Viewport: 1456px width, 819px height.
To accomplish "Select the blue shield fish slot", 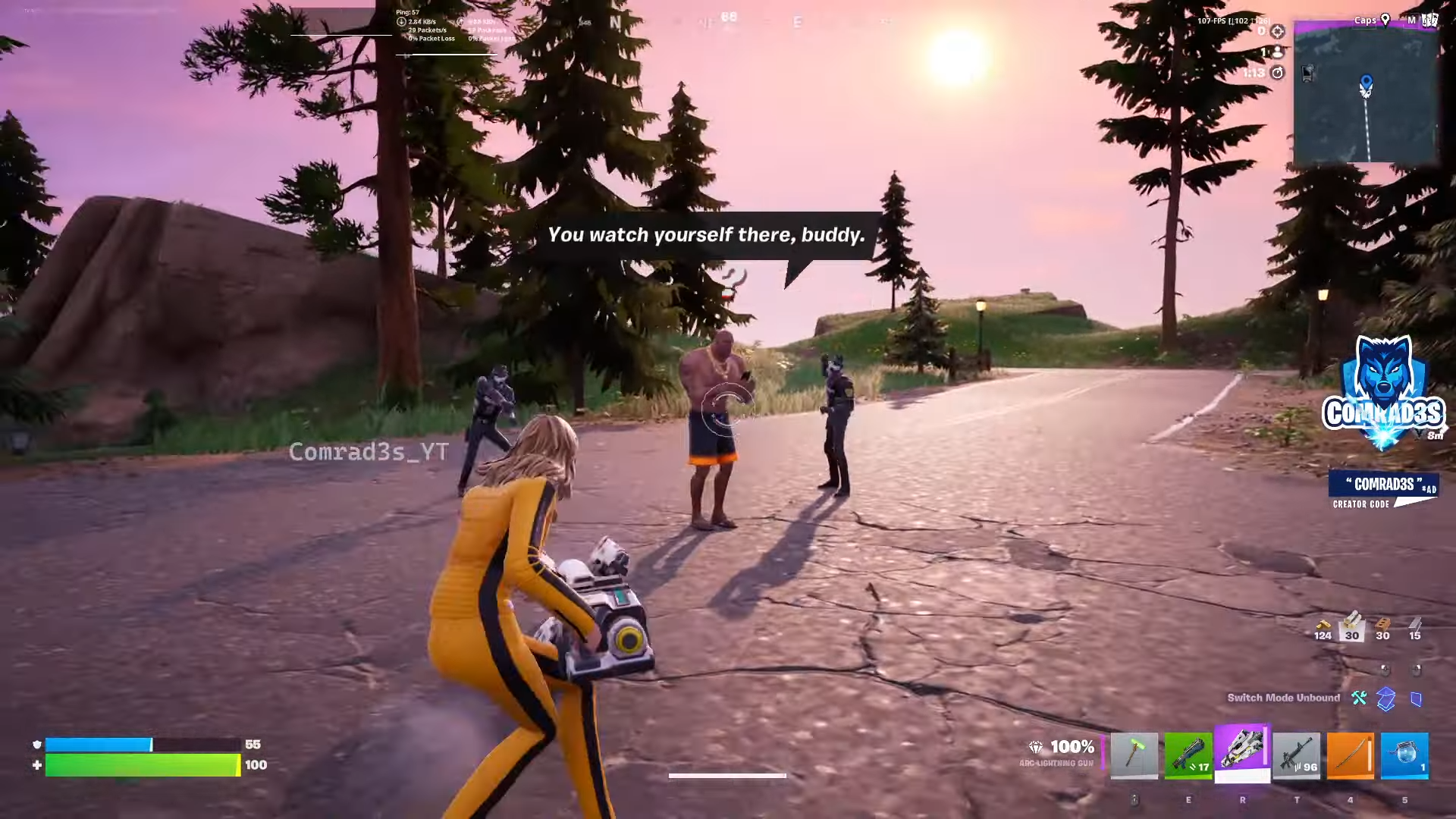I will tap(1404, 755).
